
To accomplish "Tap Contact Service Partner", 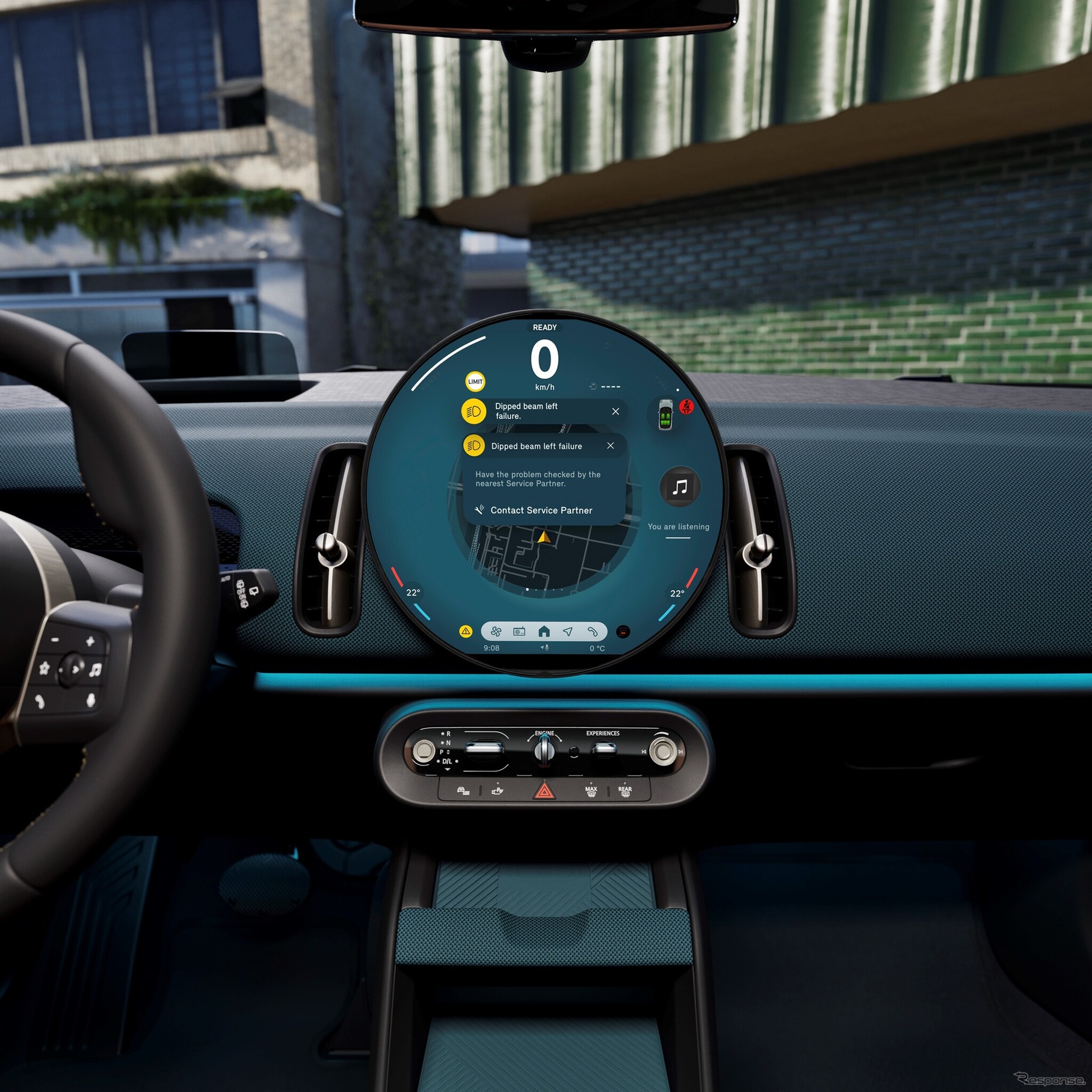I will pos(541,510).
